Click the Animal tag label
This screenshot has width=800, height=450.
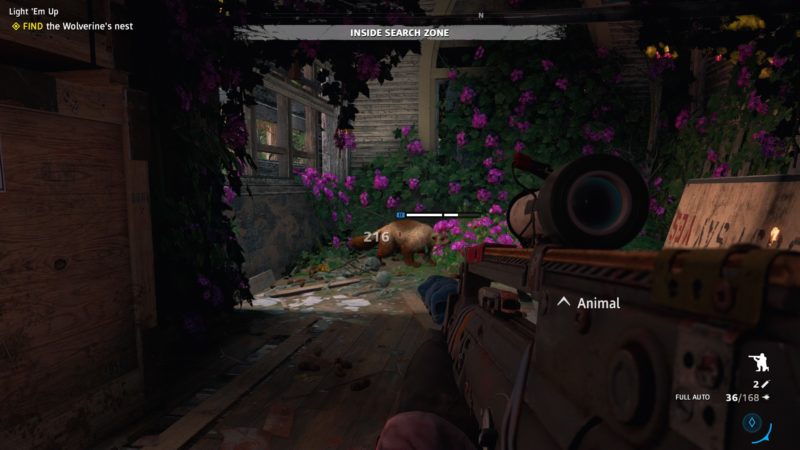coord(599,303)
